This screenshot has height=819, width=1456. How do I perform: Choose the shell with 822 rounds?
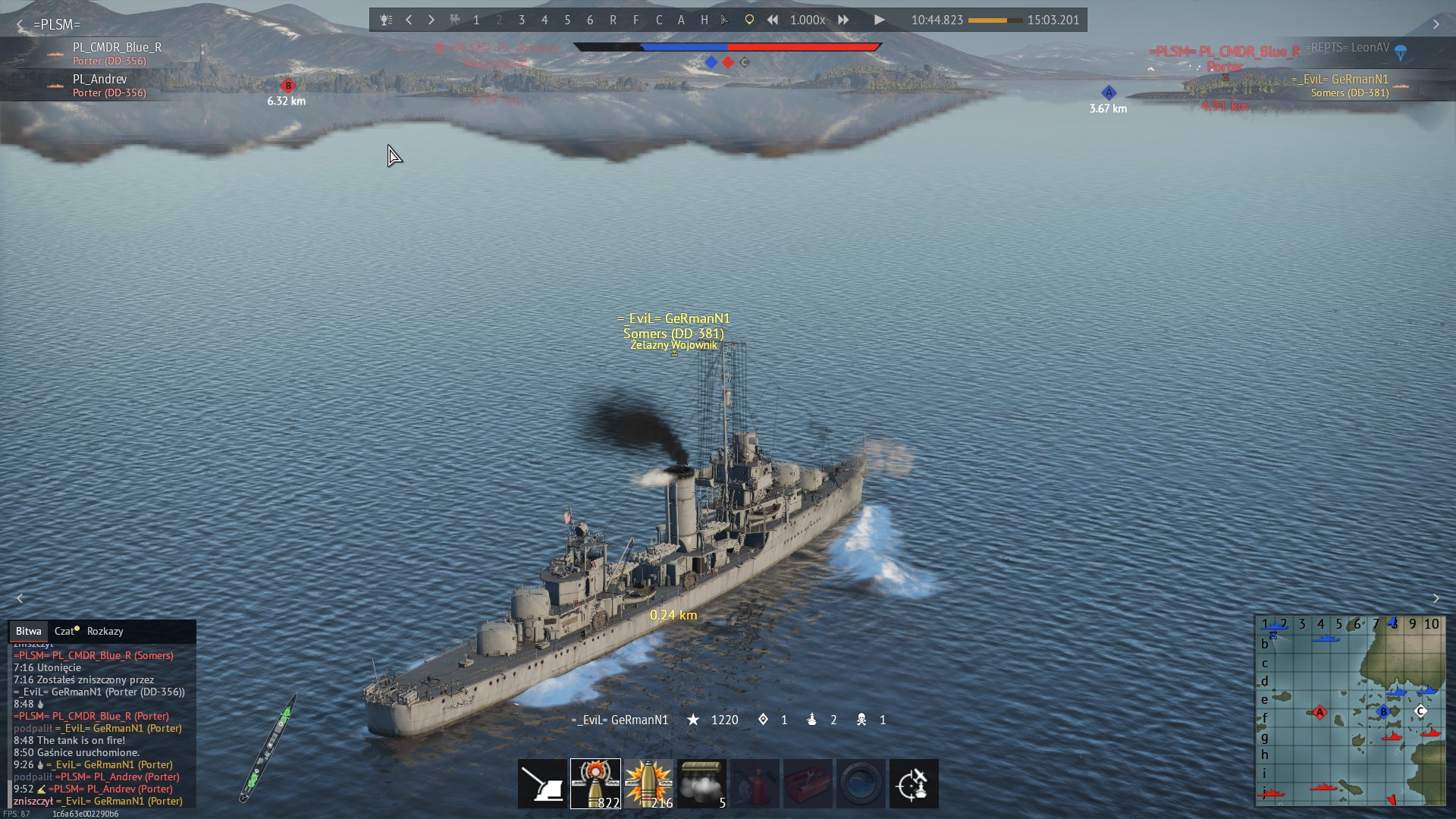(x=595, y=783)
